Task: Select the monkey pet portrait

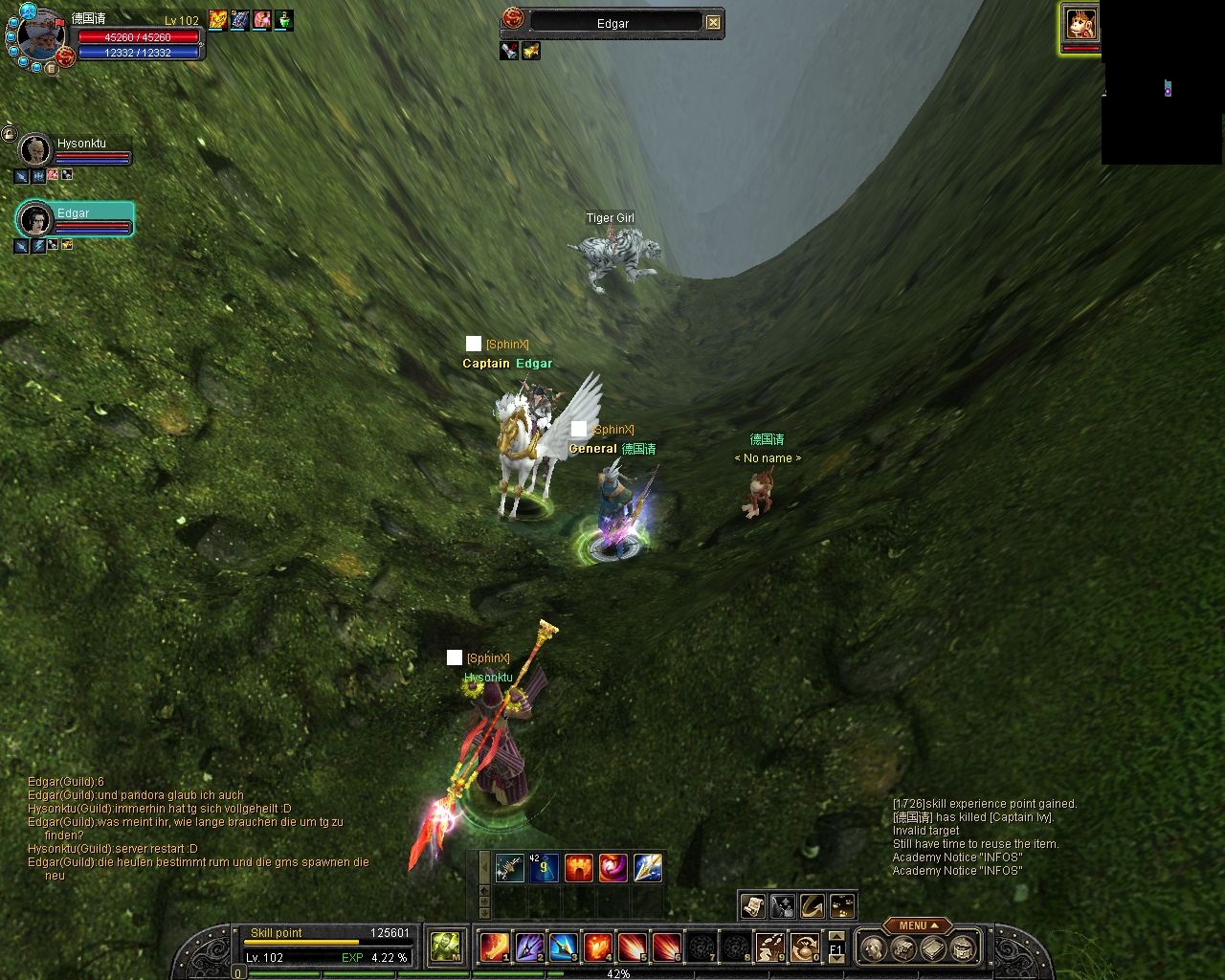Action: tap(1080, 23)
